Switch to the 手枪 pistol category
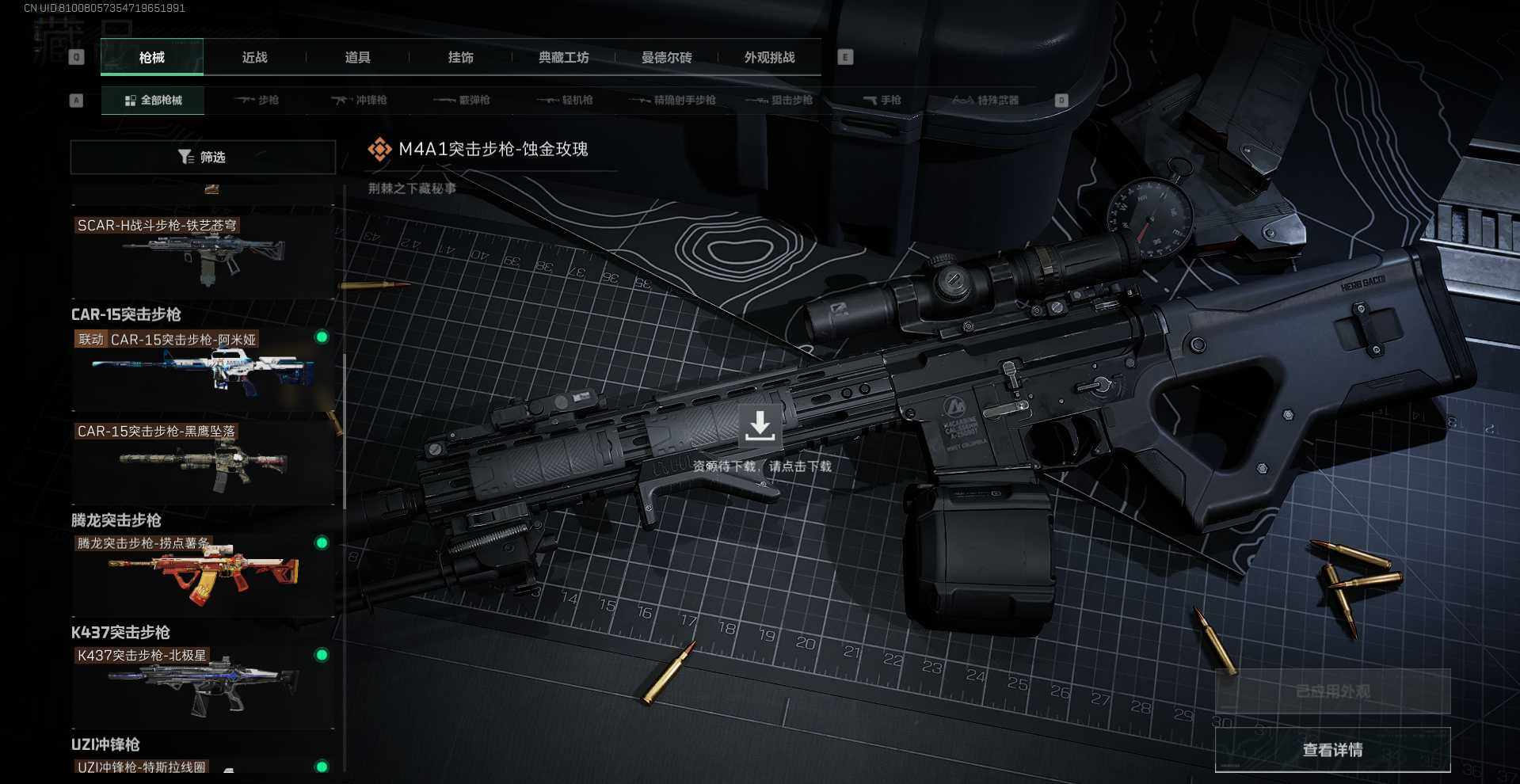The height and width of the screenshot is (784, 1520). (x=882, y=101)
